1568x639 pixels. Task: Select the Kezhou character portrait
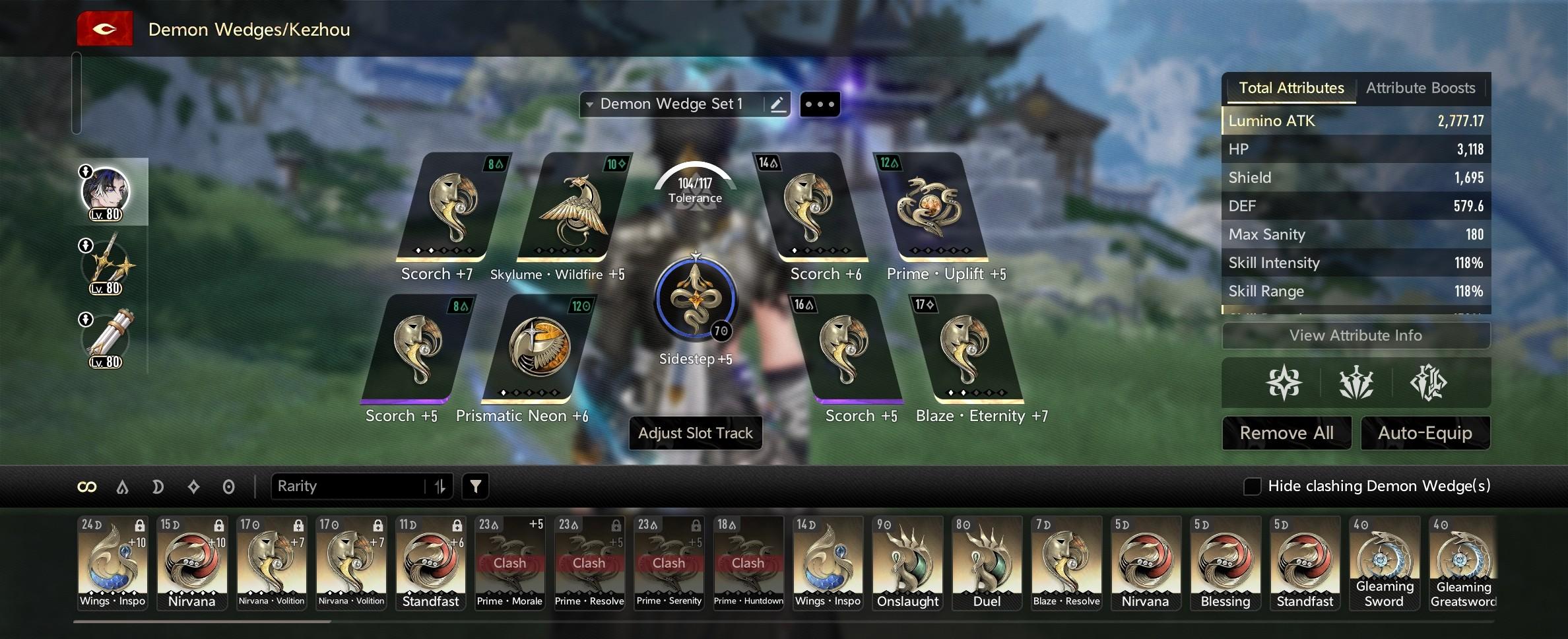(x=106, y=192)
